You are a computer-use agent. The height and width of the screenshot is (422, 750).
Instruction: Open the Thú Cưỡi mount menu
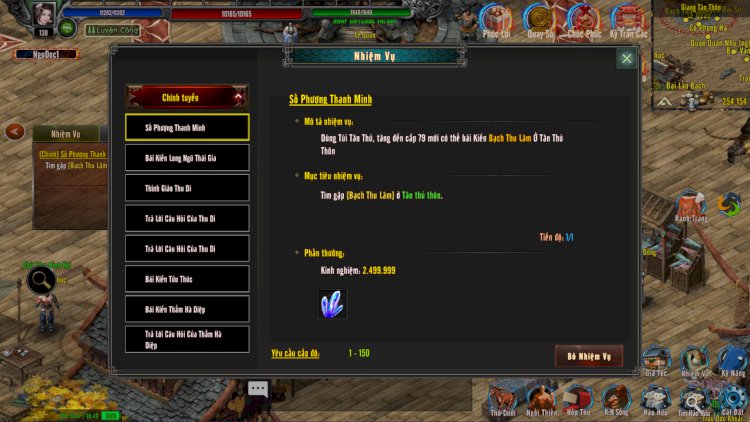click(501, 396)
